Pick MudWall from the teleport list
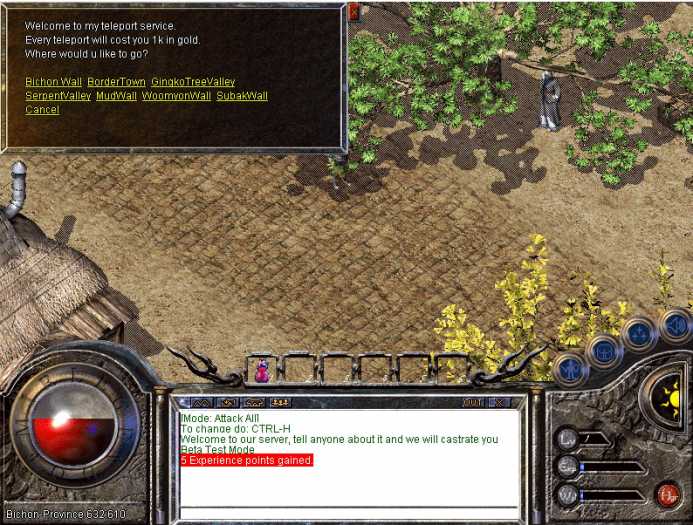 tap(116, 96)
